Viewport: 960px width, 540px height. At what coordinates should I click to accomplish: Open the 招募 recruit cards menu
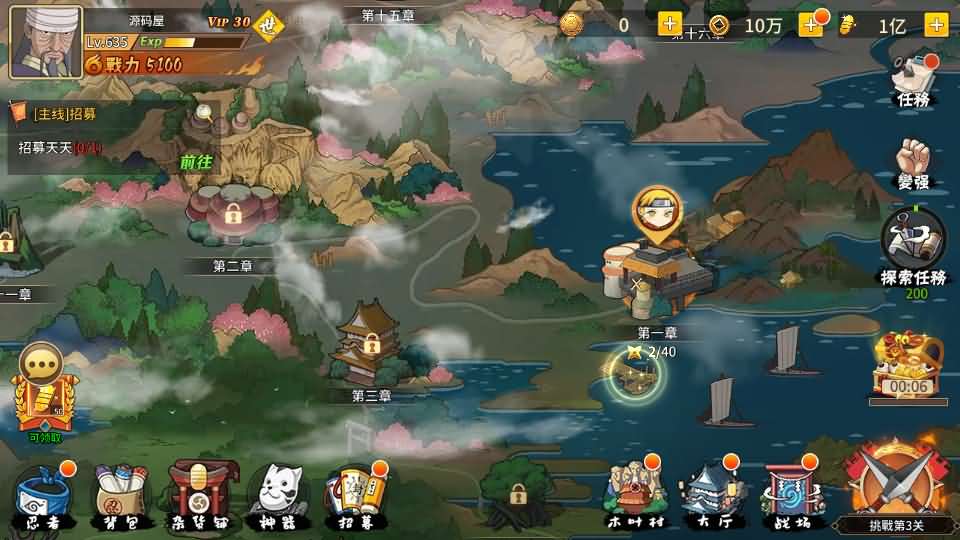coord(354,494)
